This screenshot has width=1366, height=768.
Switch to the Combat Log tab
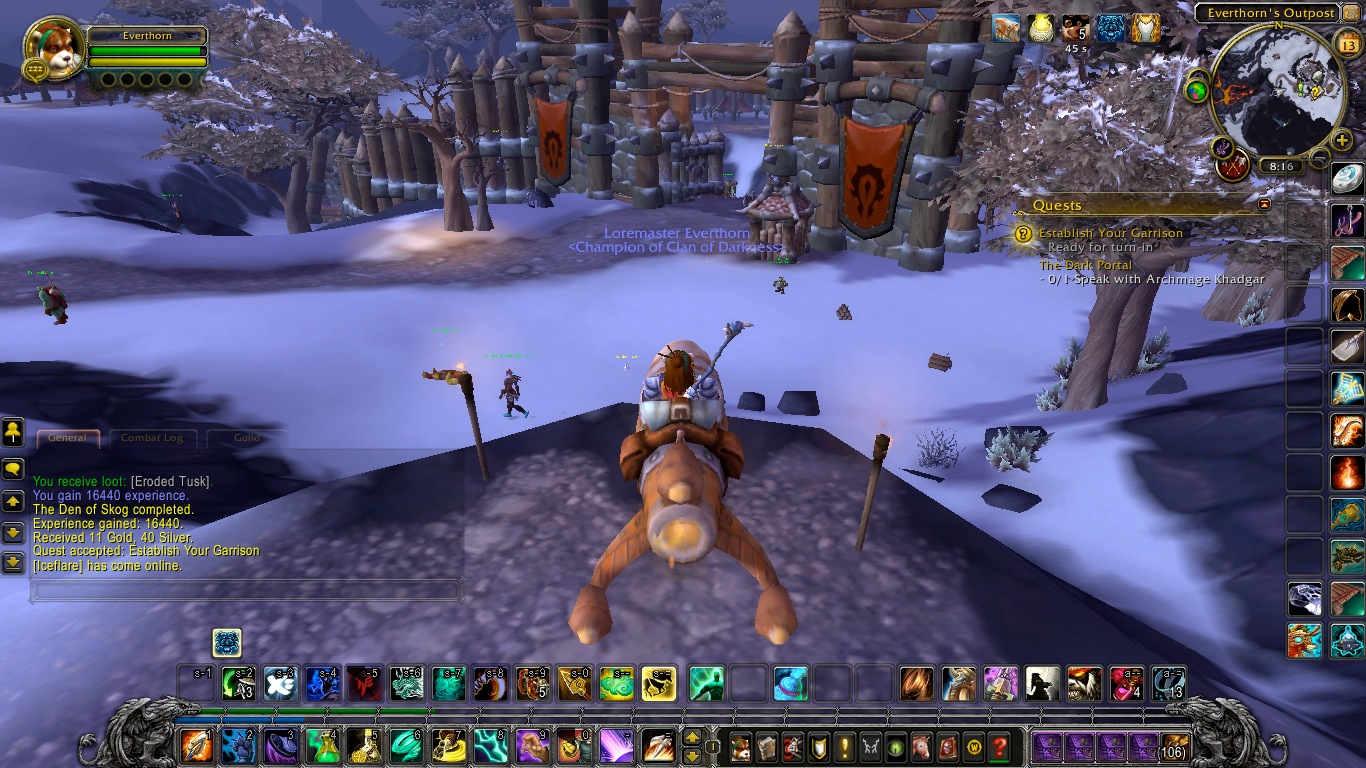click(x=152, y=438)
